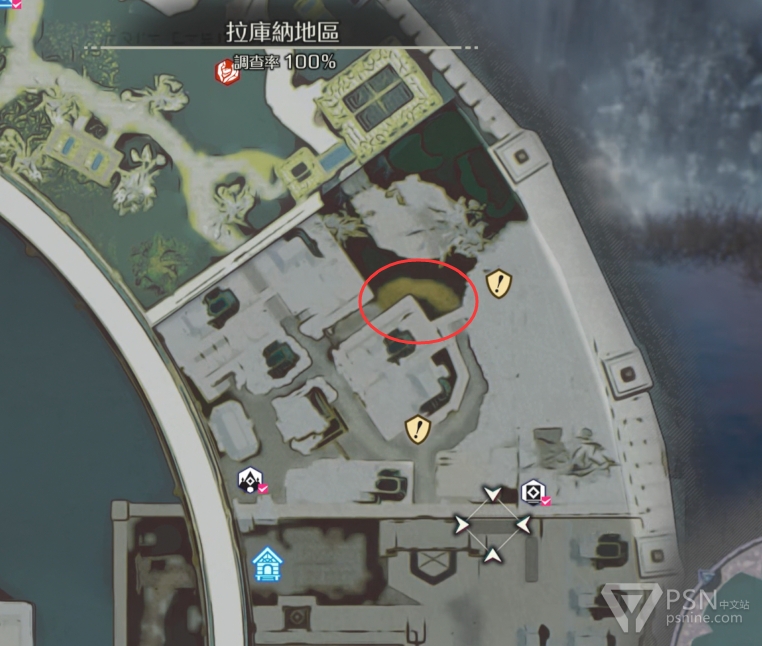This screenshot has height=646, width=762.
Task: Click the blue house map marker
Action: [x=266, y=565]
